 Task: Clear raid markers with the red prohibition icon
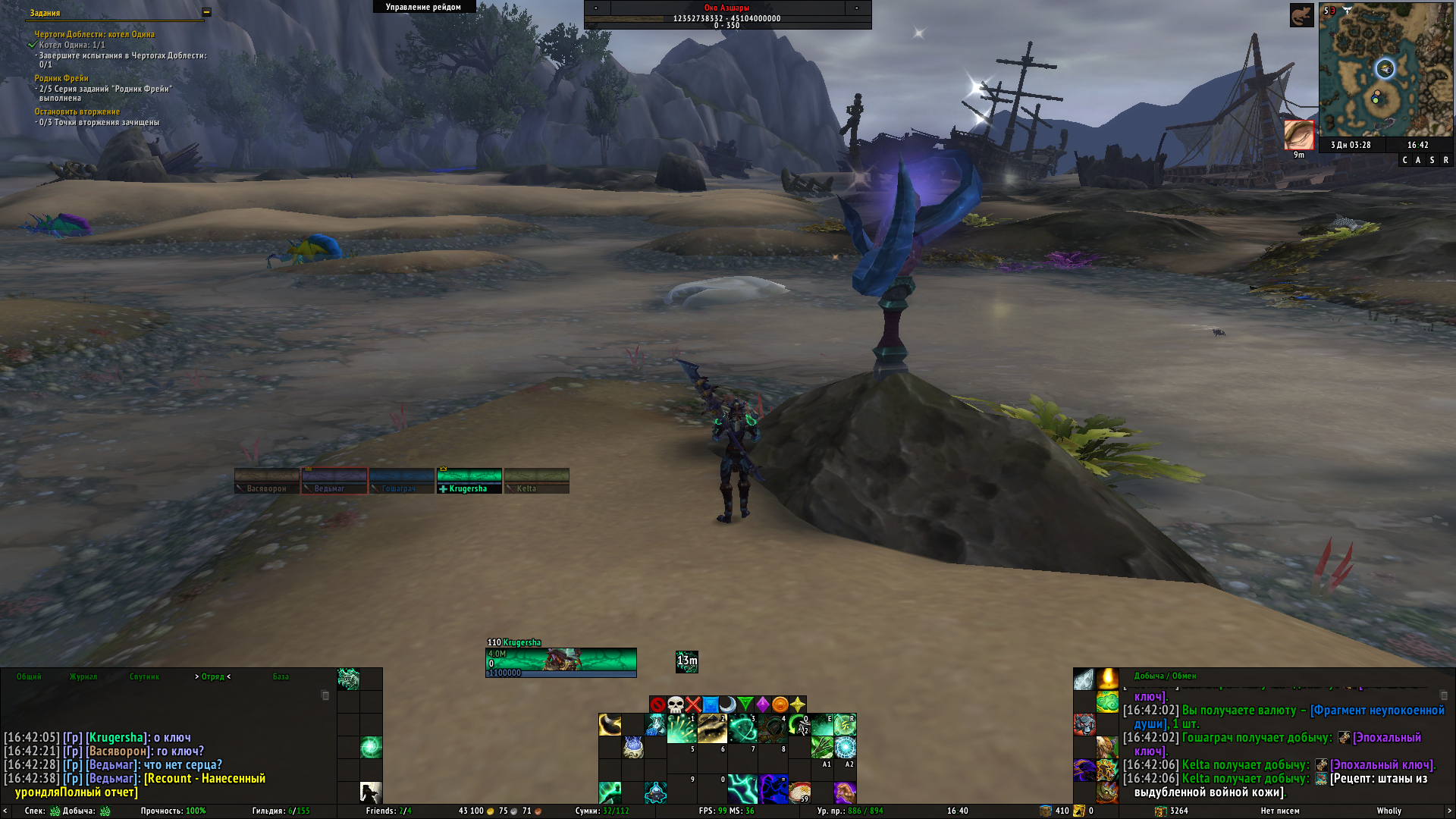(657, 704)
